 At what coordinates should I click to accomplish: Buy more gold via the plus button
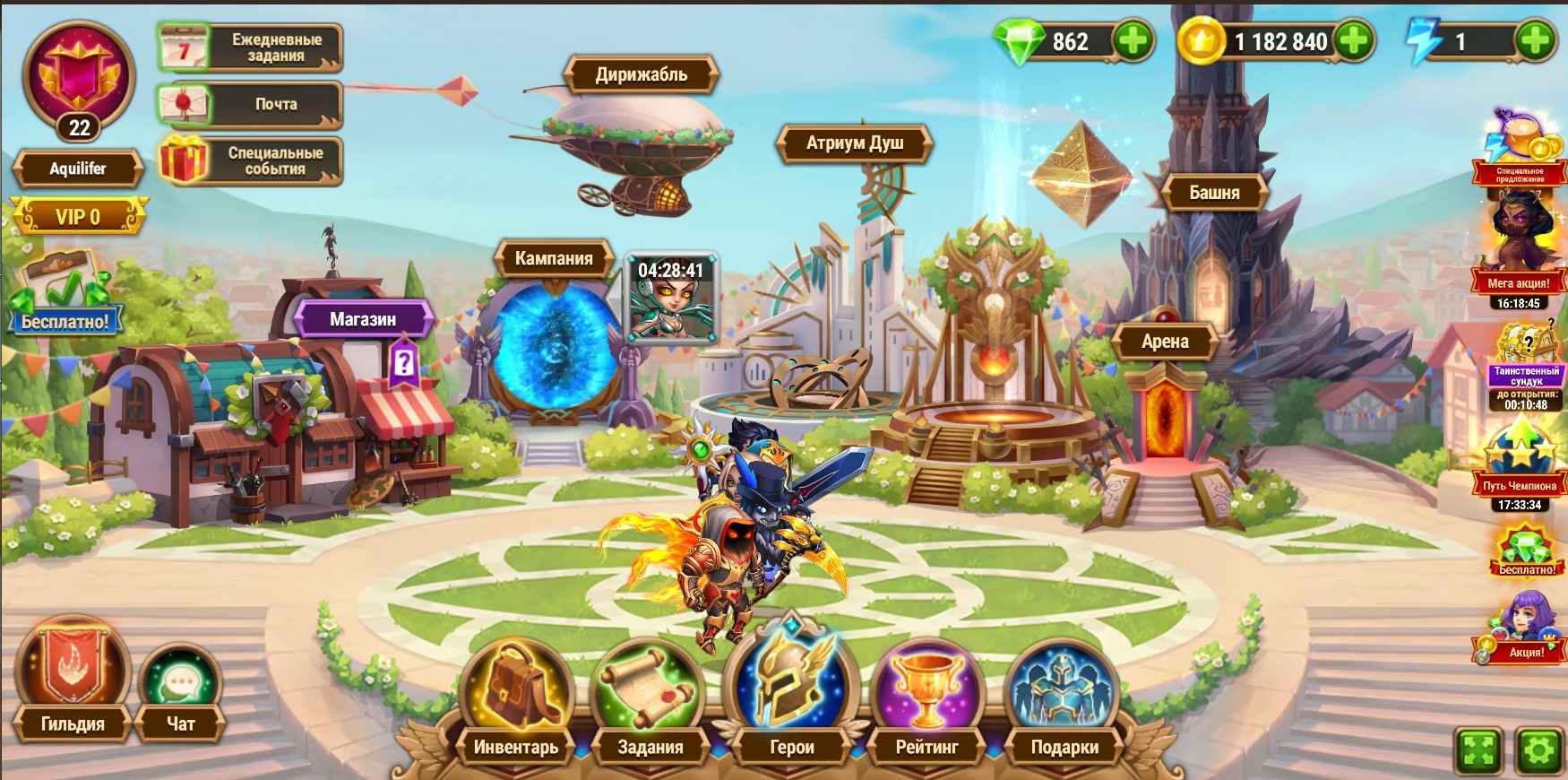coord(1354,41)
